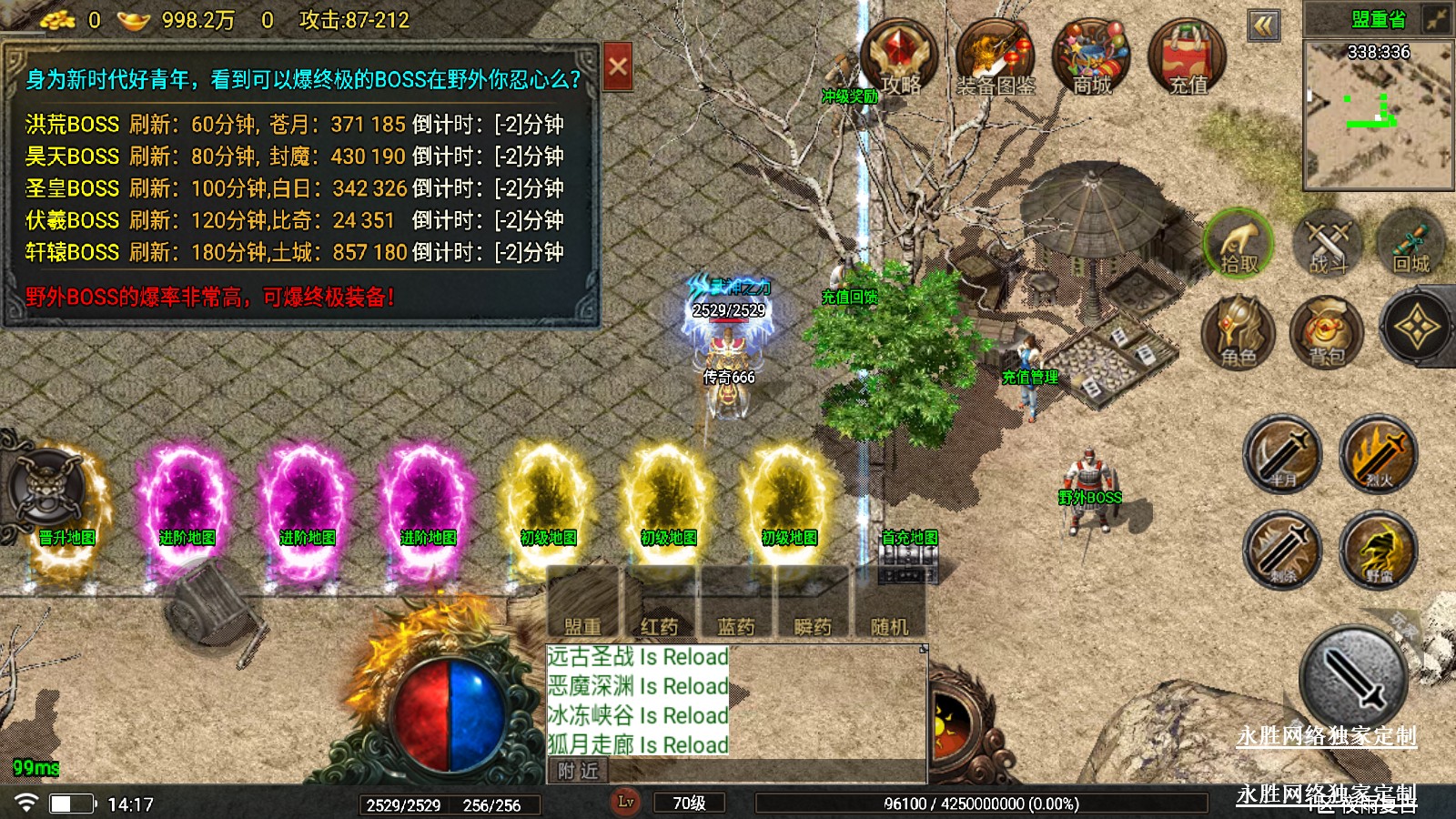
Task: Open the 攻略 guide icon
Action: [899, 57]
